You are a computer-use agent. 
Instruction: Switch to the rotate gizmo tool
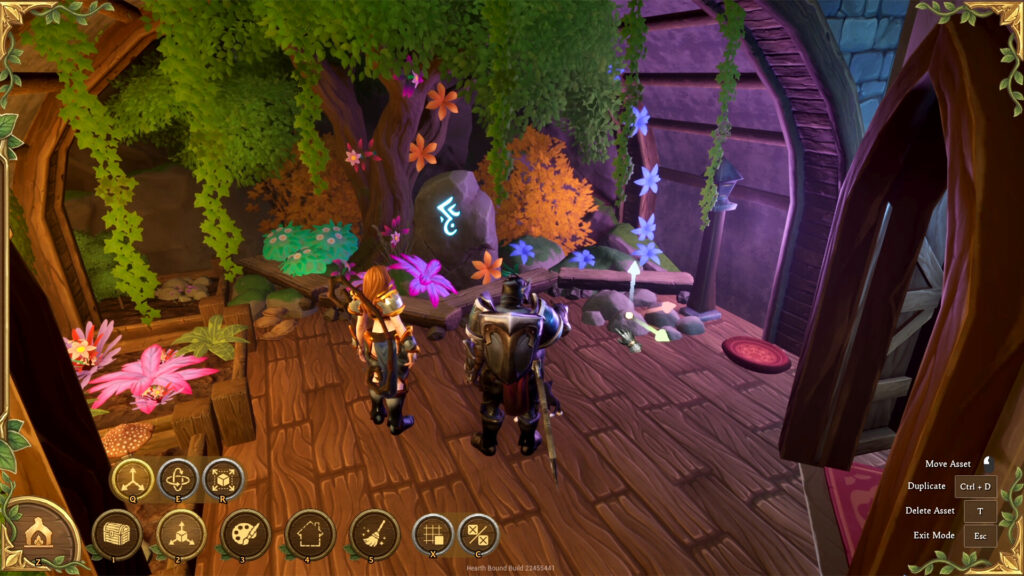(177, 480)
